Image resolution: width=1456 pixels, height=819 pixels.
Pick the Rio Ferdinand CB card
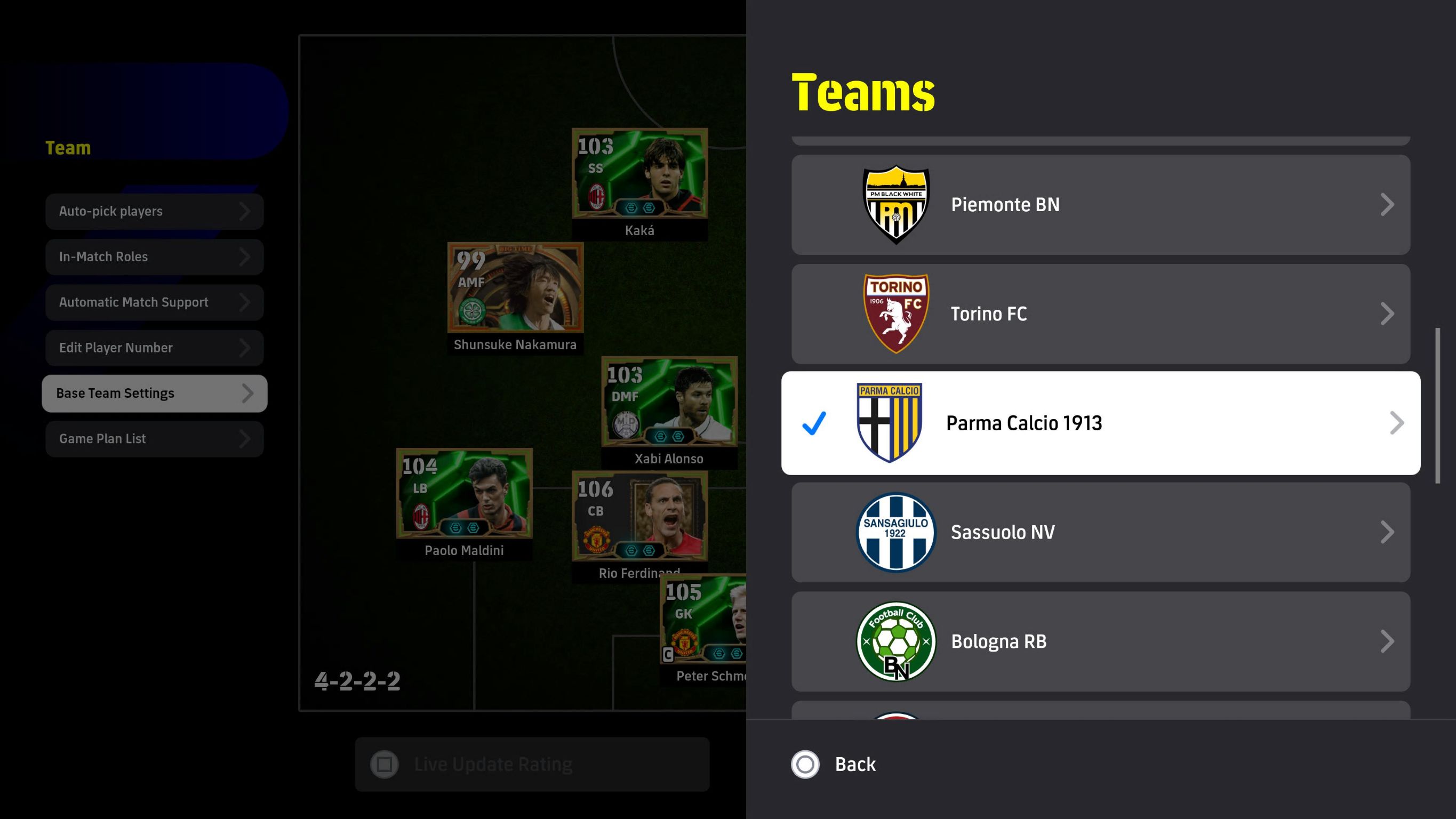click(x=639, y=517)
